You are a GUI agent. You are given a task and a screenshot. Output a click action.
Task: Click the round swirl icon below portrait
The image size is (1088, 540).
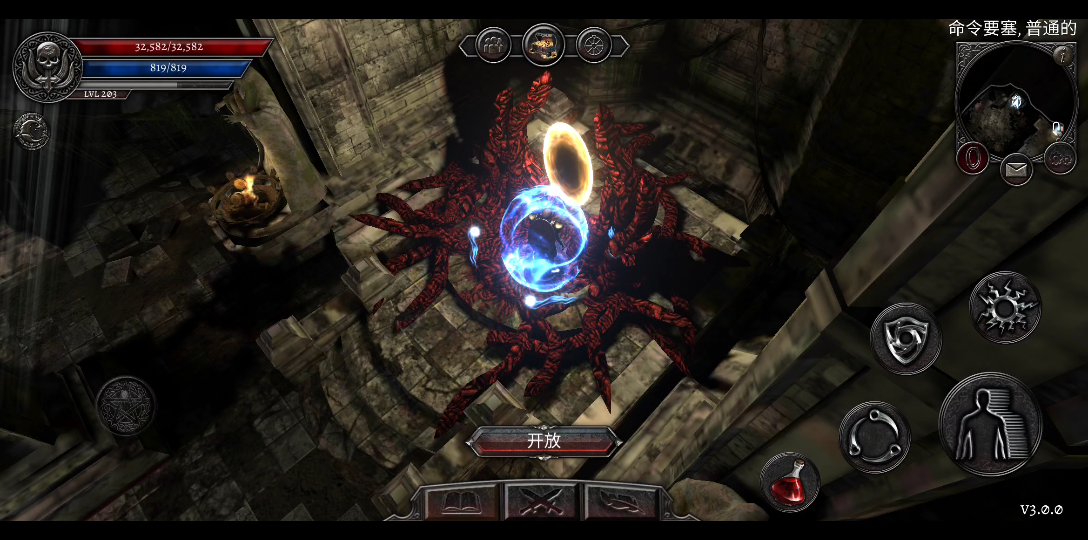[x=30, y=130]
